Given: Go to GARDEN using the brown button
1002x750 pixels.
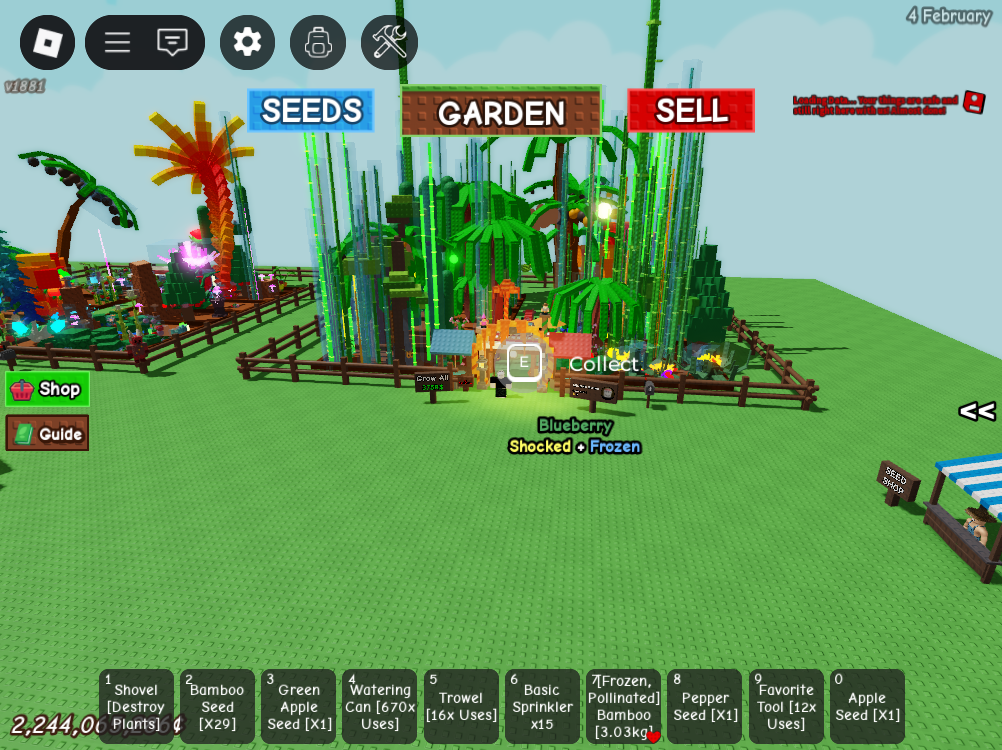Looking at the screenshot, I should click(x=501, y=112).
